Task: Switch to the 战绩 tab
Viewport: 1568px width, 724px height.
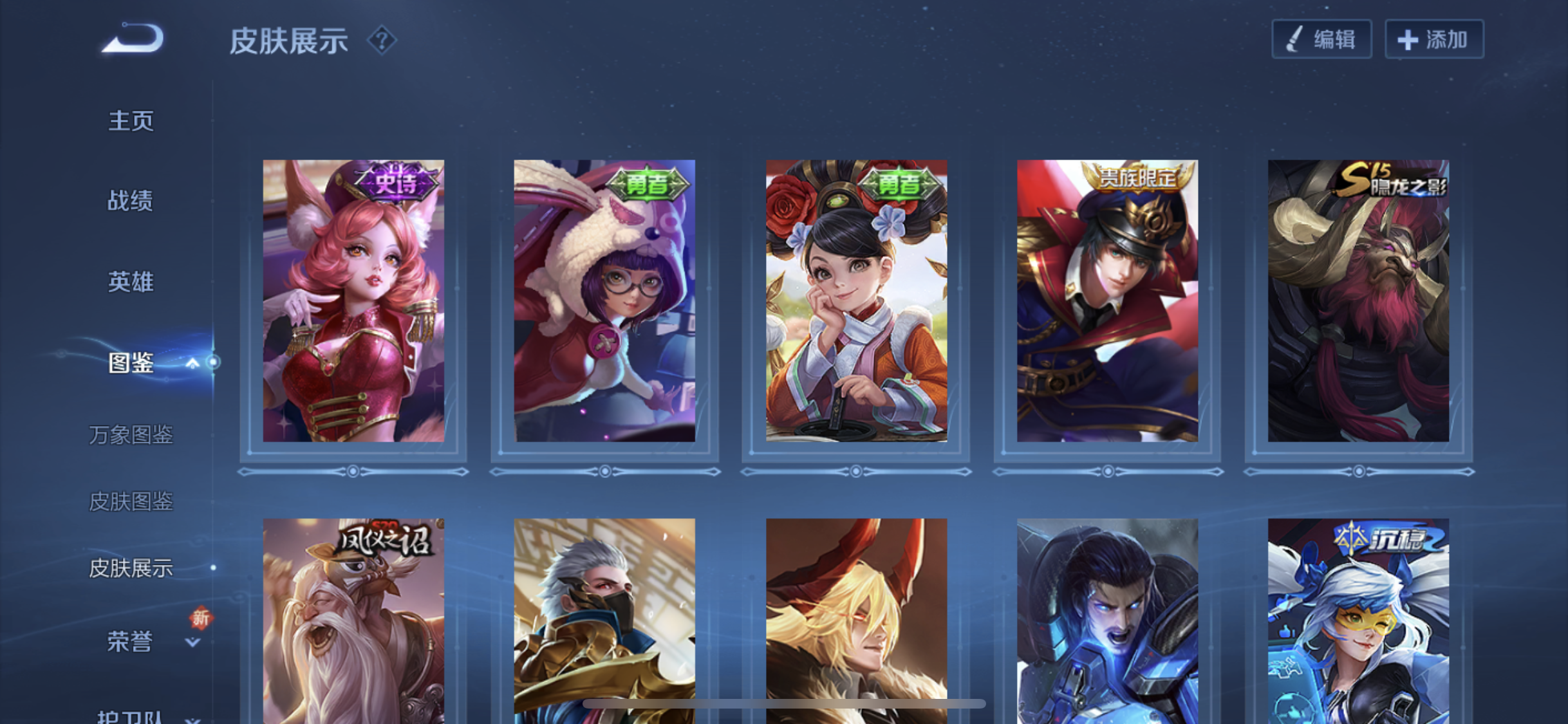Action: [131, 201]
